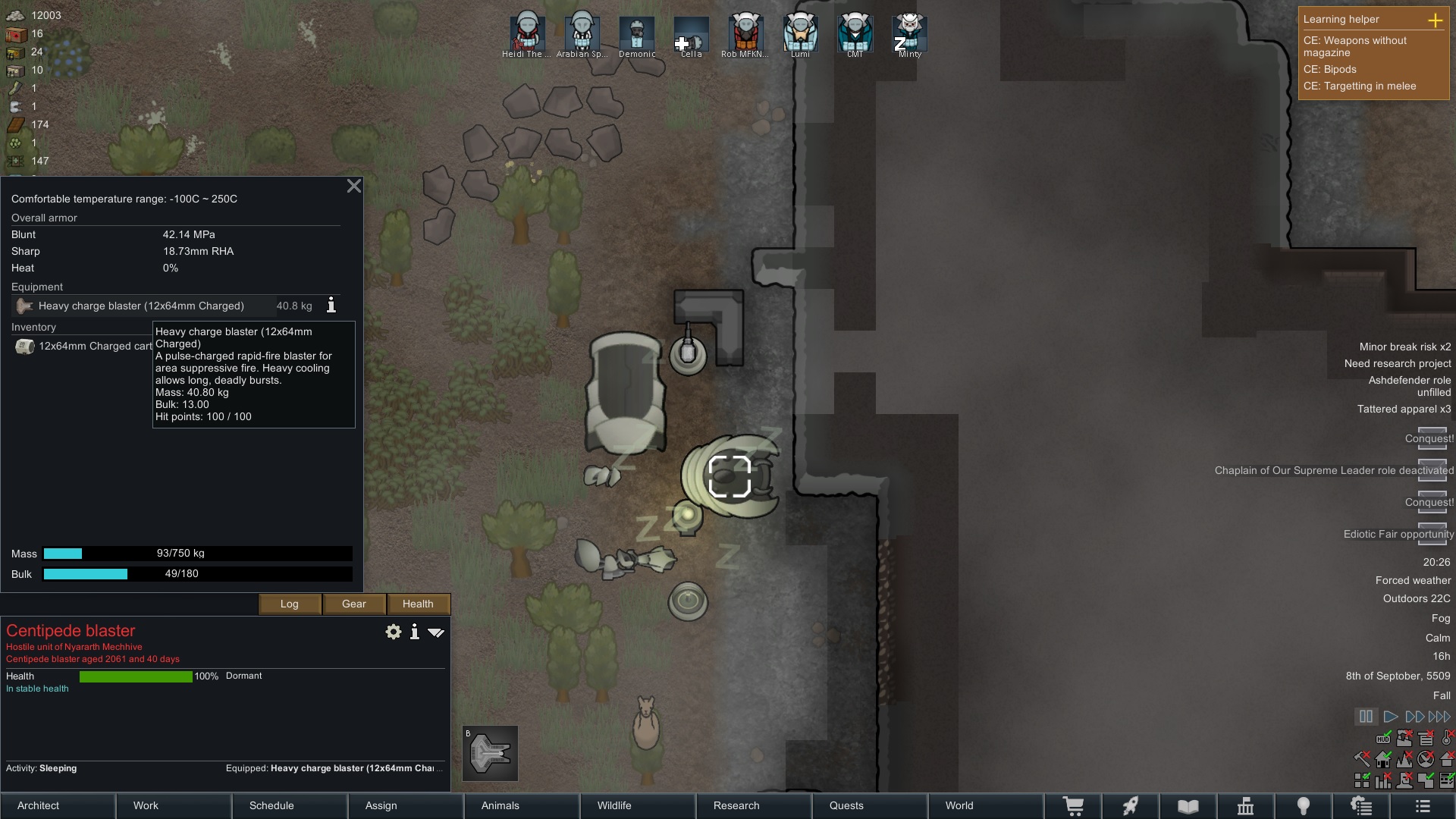Switch to the Health tab
This screenshot has height=819, width=1456.
pos(418,604)
